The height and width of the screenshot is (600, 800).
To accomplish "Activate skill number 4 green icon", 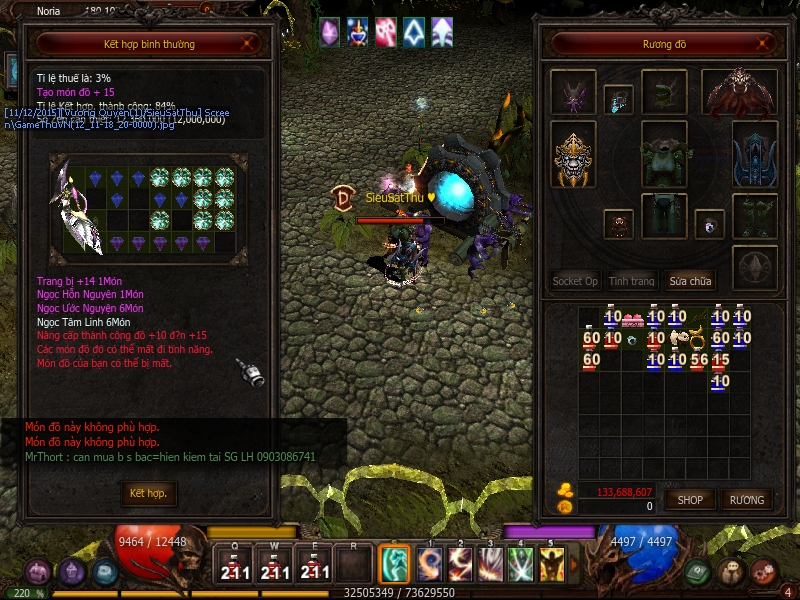I will click(x=521, y=565).
